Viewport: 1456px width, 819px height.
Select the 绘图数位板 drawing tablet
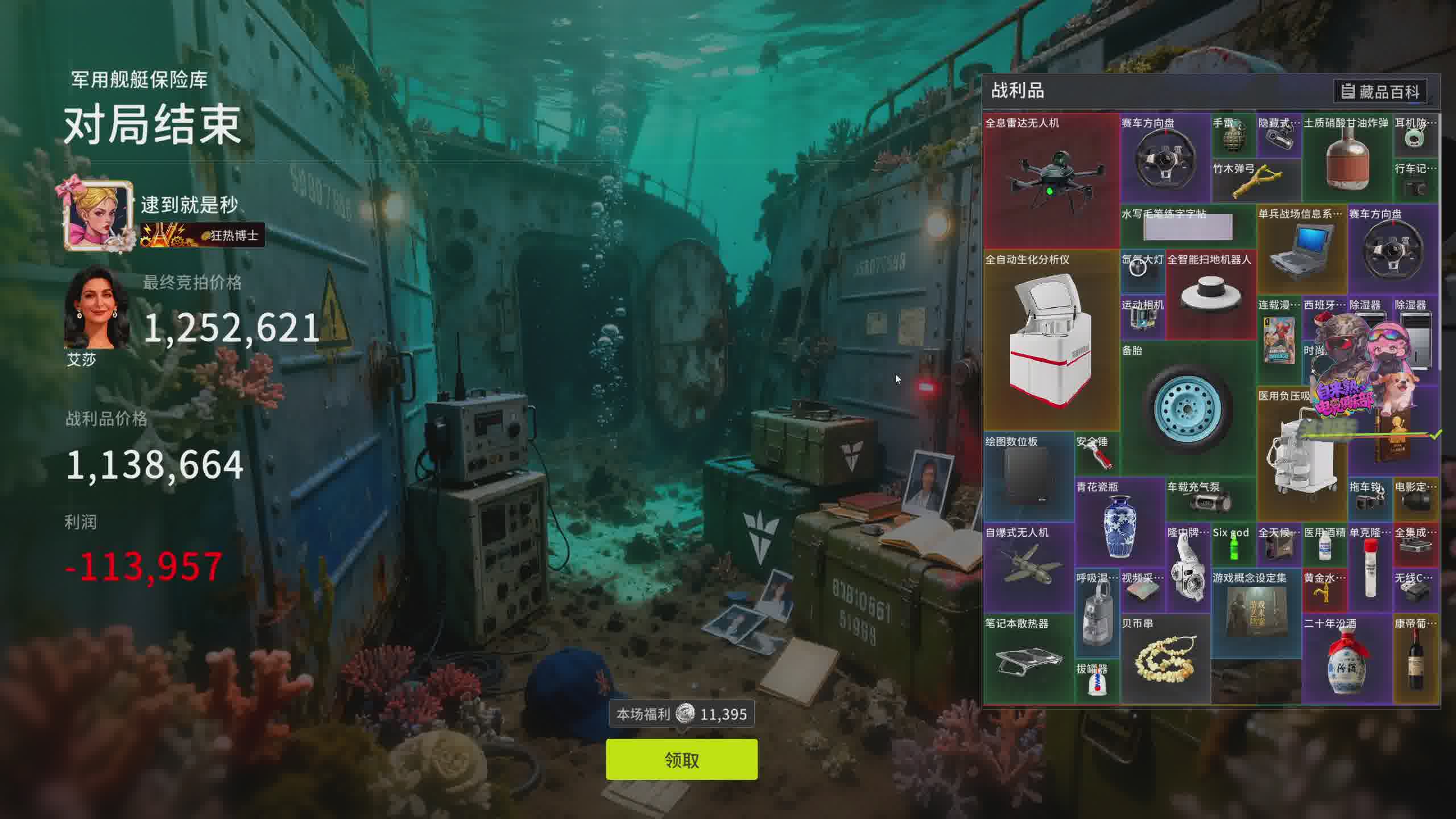pyautogui.click(x=1028, y=477)
